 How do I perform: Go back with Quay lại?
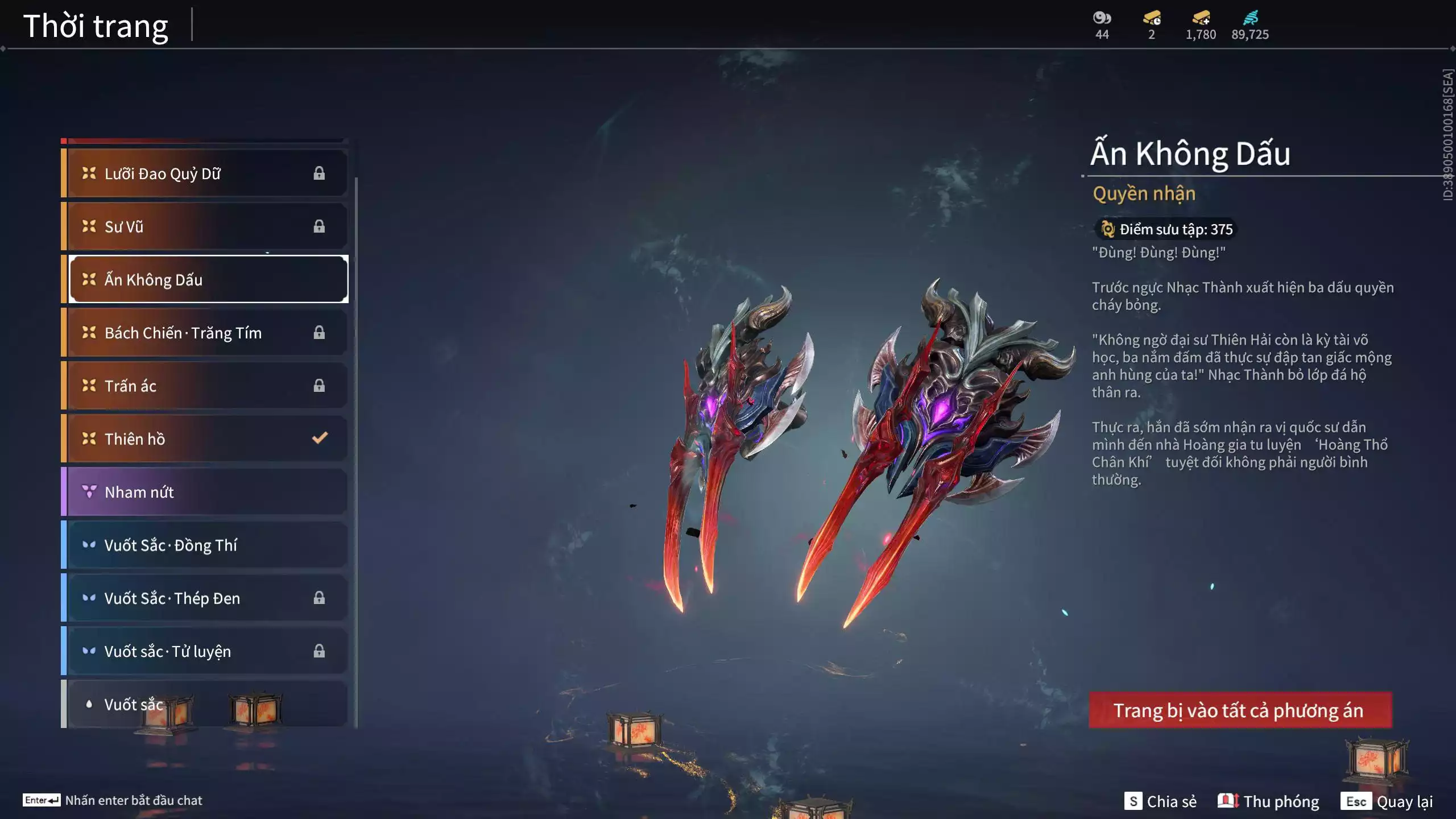point(1387,801)
